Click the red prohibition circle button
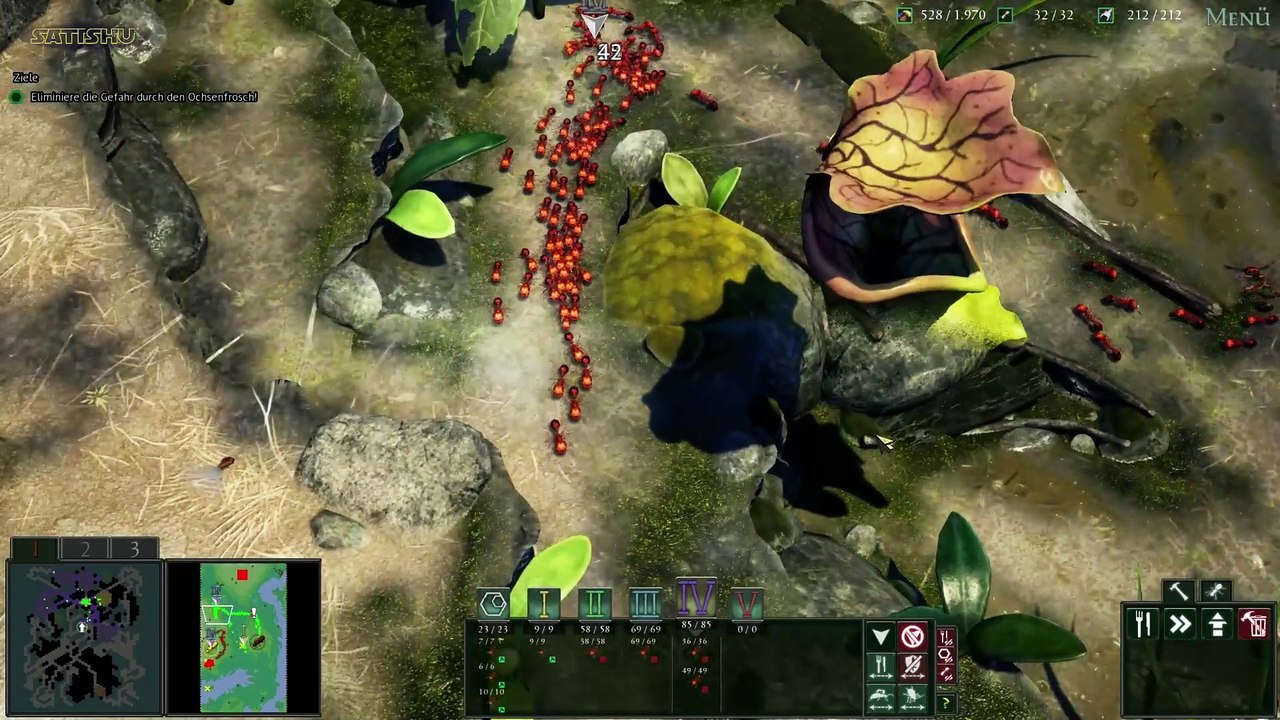The width and height of the screenshot is (1280, 720). 912,637
